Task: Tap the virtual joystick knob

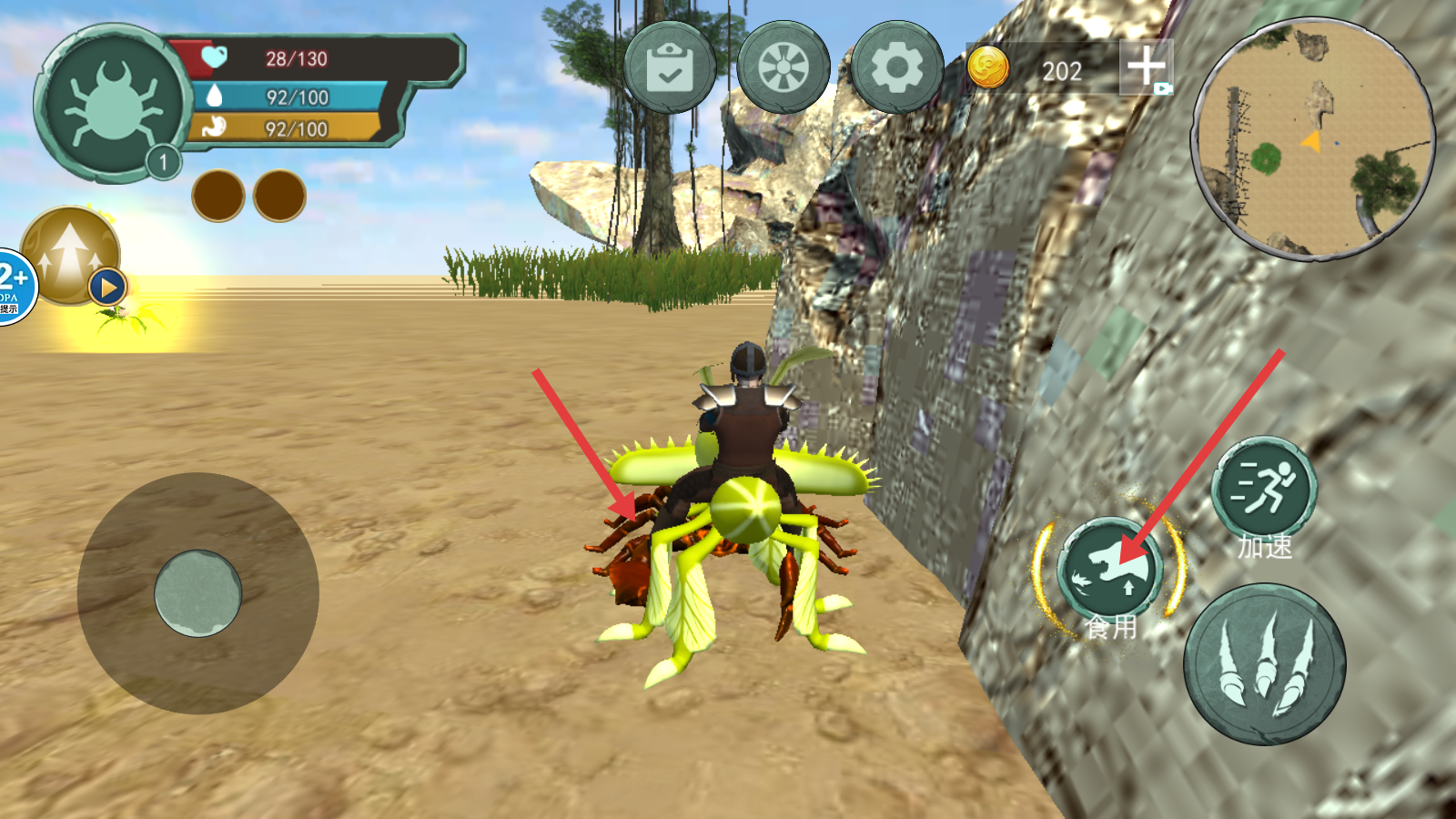Action: [197, 593]
